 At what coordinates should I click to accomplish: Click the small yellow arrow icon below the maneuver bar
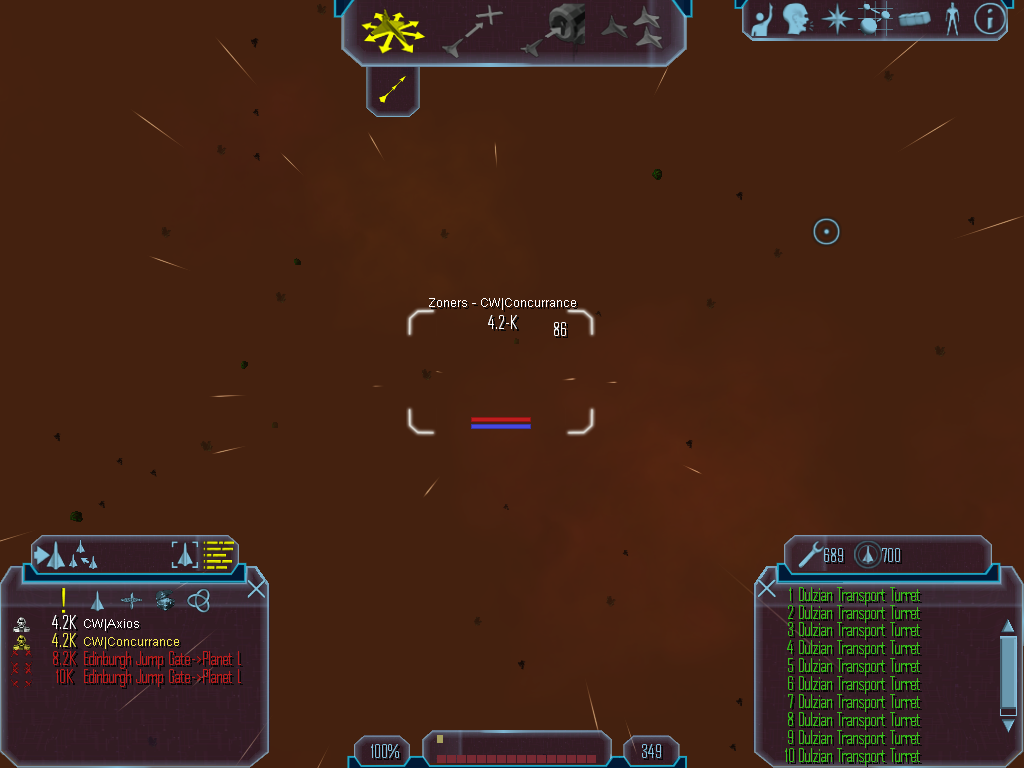[393, 89]
